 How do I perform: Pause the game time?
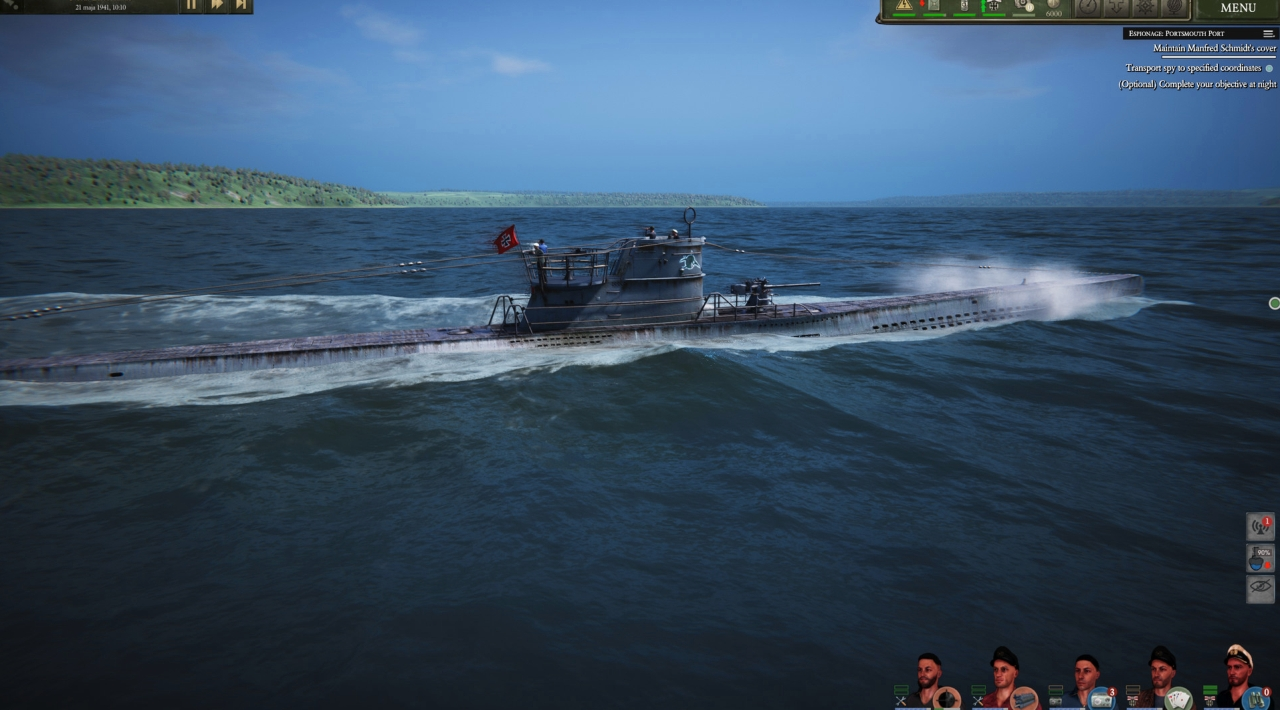pos(191,5)
